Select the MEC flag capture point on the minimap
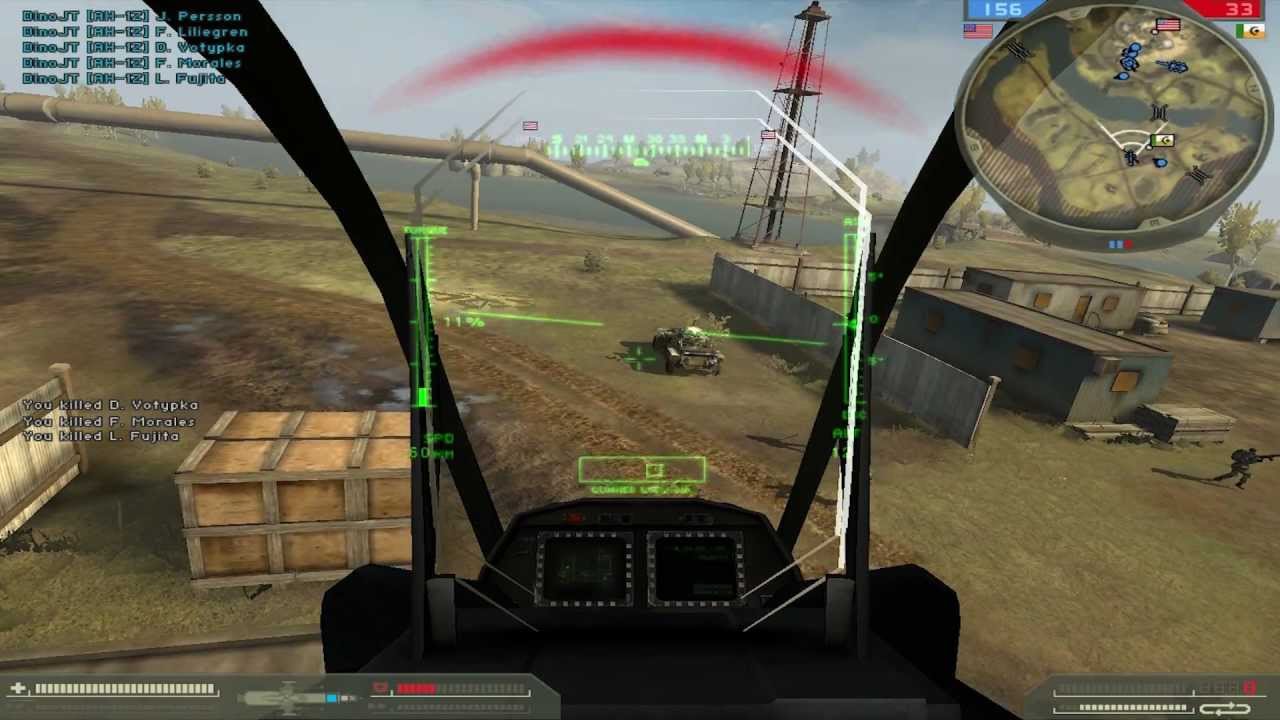This screenshot has height=720, width=1280. [1162, 139]
